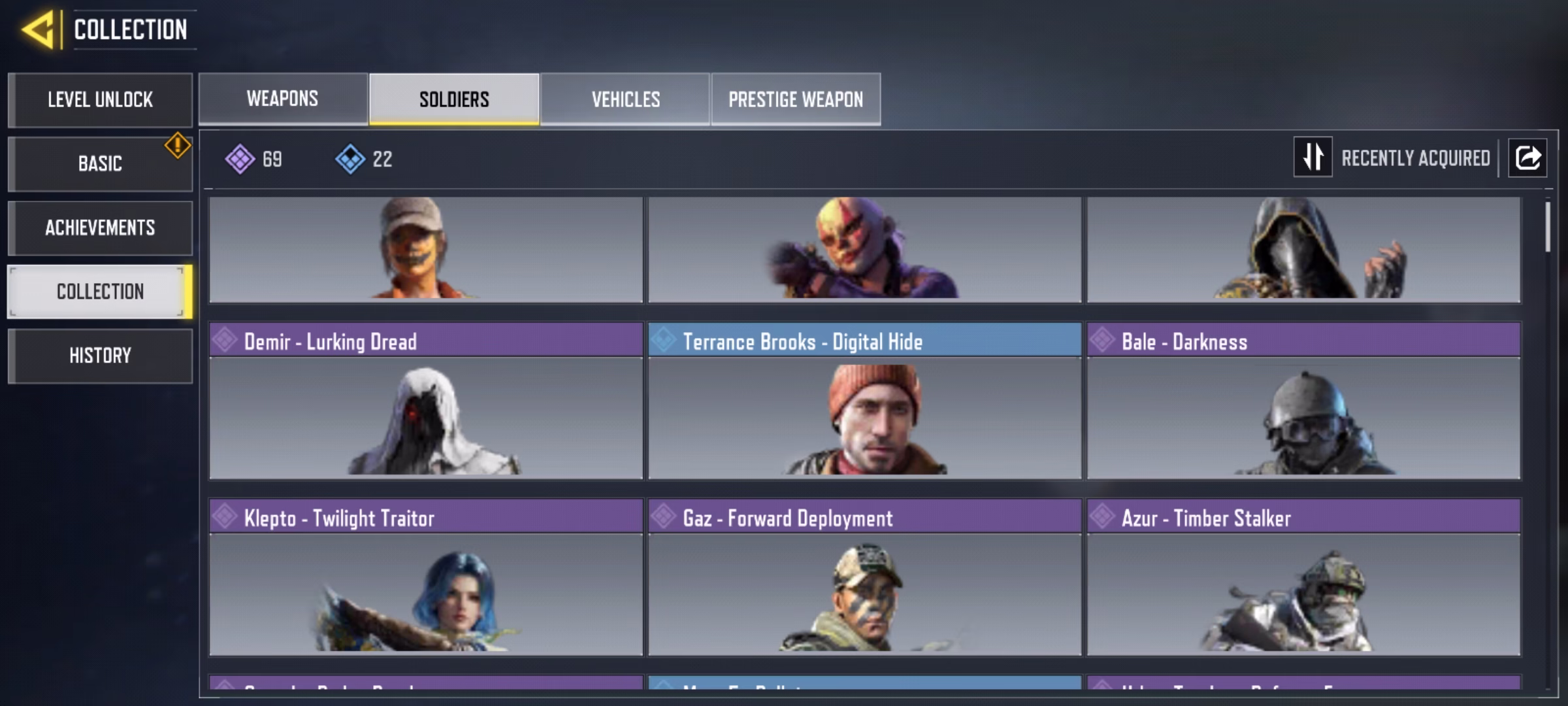Select the Demir - Lurking Dread soldier
Viewport: 1568px width, 706px height.
tap(426, 400)
